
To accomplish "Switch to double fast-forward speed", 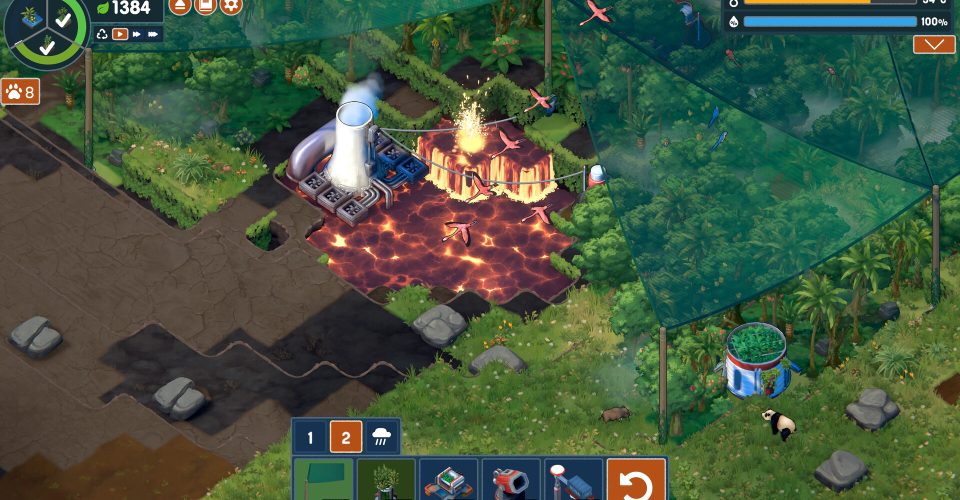I will coord(137,34).
